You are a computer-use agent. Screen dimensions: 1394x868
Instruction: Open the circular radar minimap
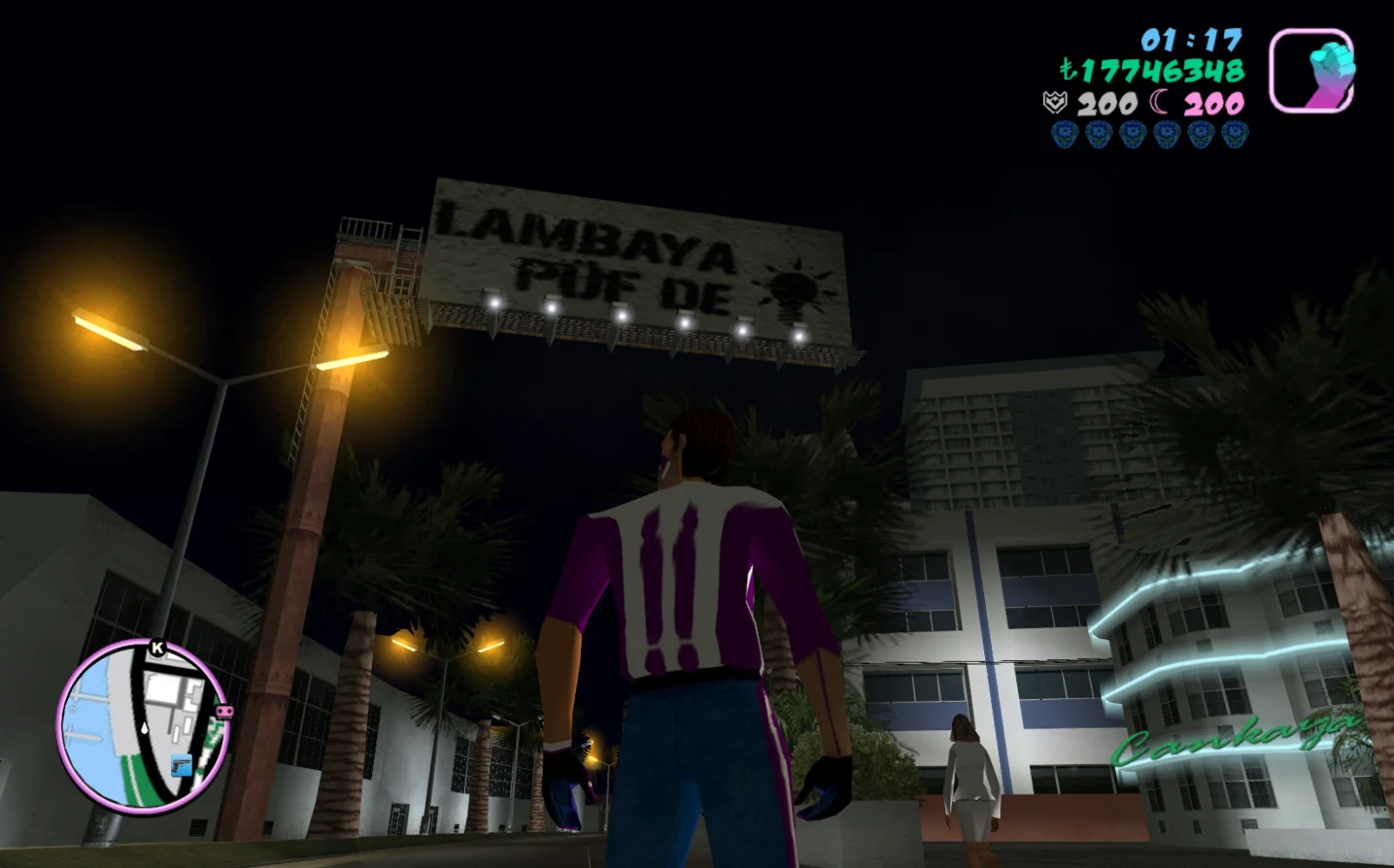click(x=143, y=725)
